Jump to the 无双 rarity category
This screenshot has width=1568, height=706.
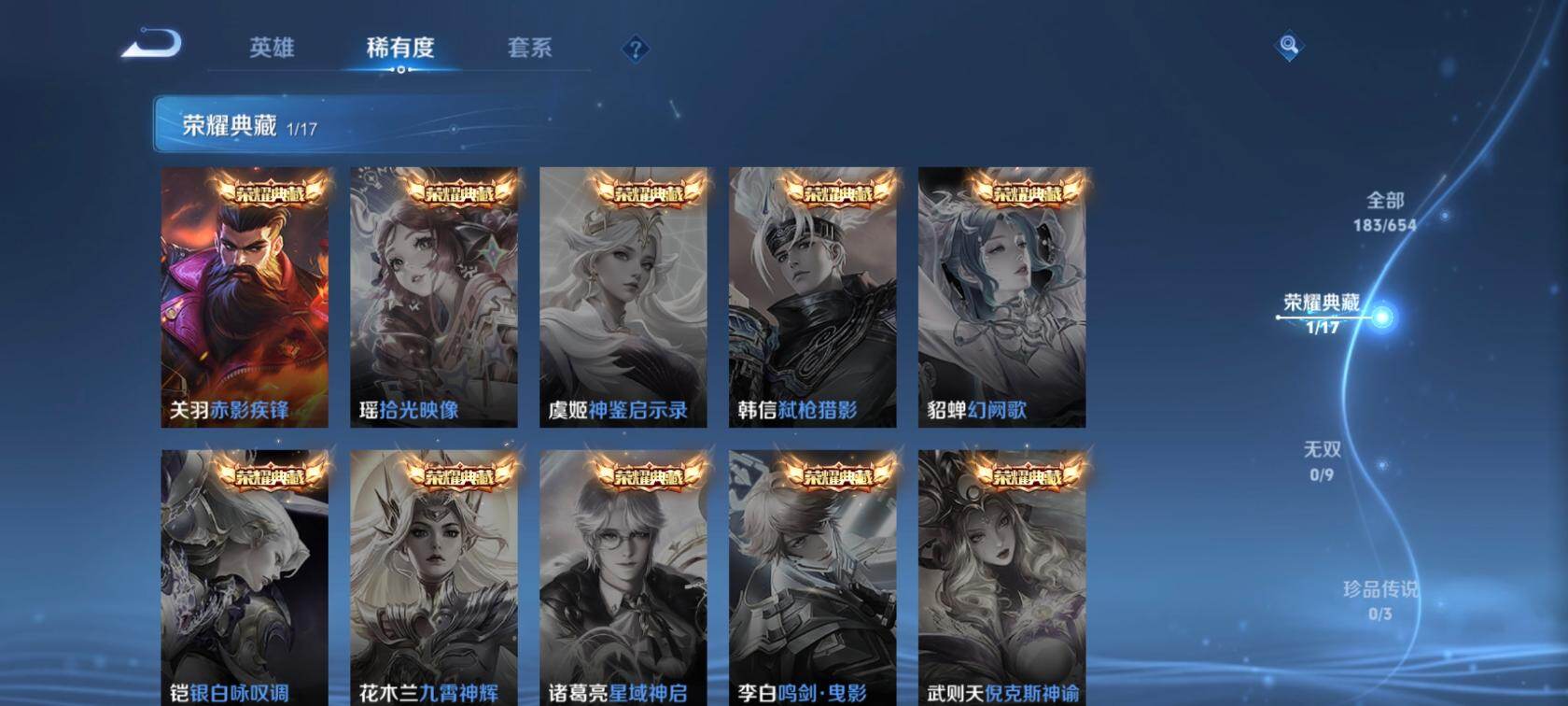click(1322, 460)
